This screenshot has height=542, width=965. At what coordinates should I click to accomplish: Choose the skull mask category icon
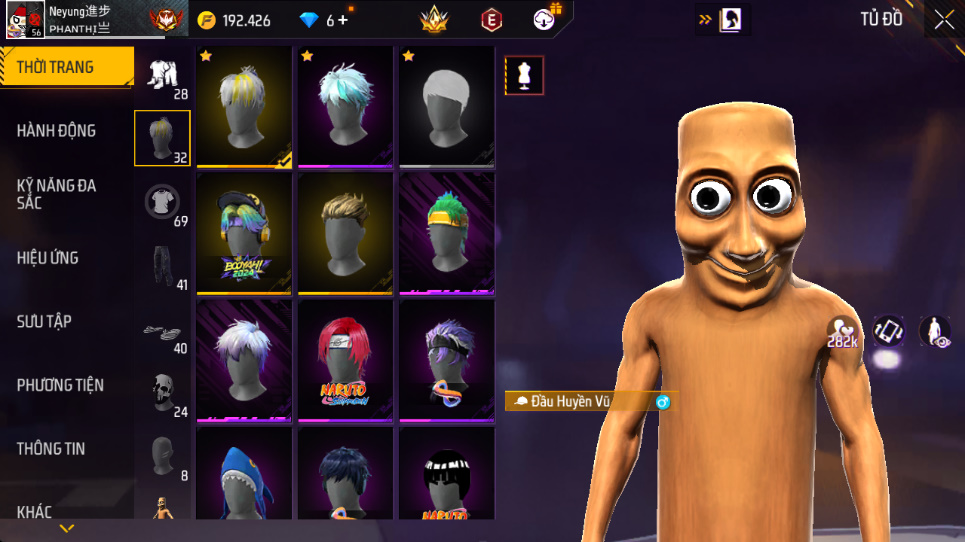click(x=162, y=392)
